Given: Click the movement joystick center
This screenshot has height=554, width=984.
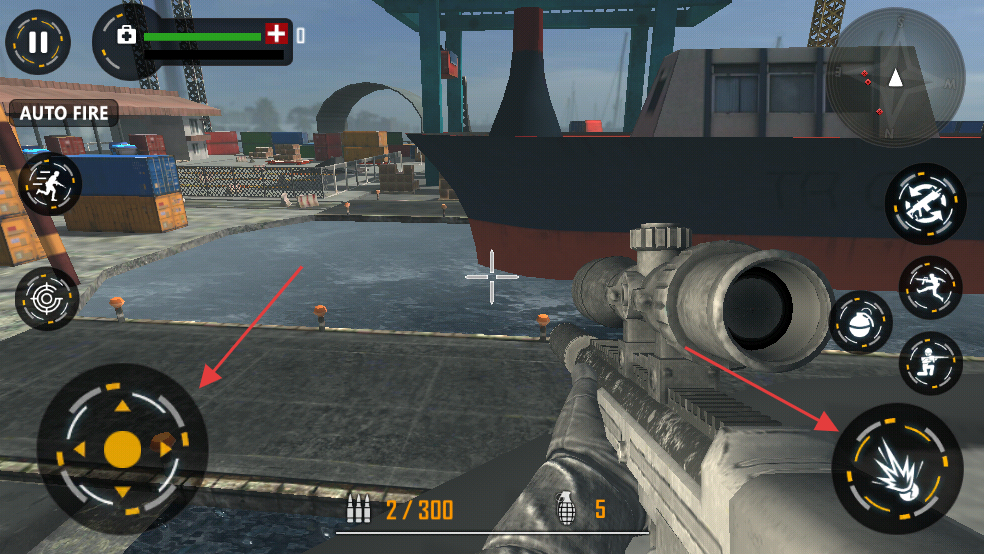Looking at the screenshot, I should click(122, 449).
